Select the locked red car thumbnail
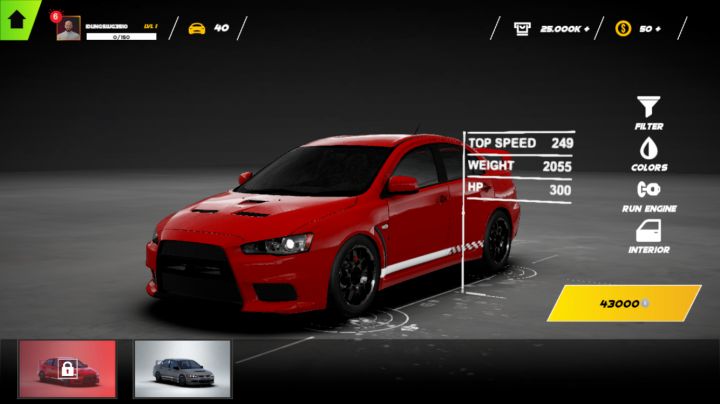Image resolution: width=720 pixels, height=404 pixels. pos(68,369)
